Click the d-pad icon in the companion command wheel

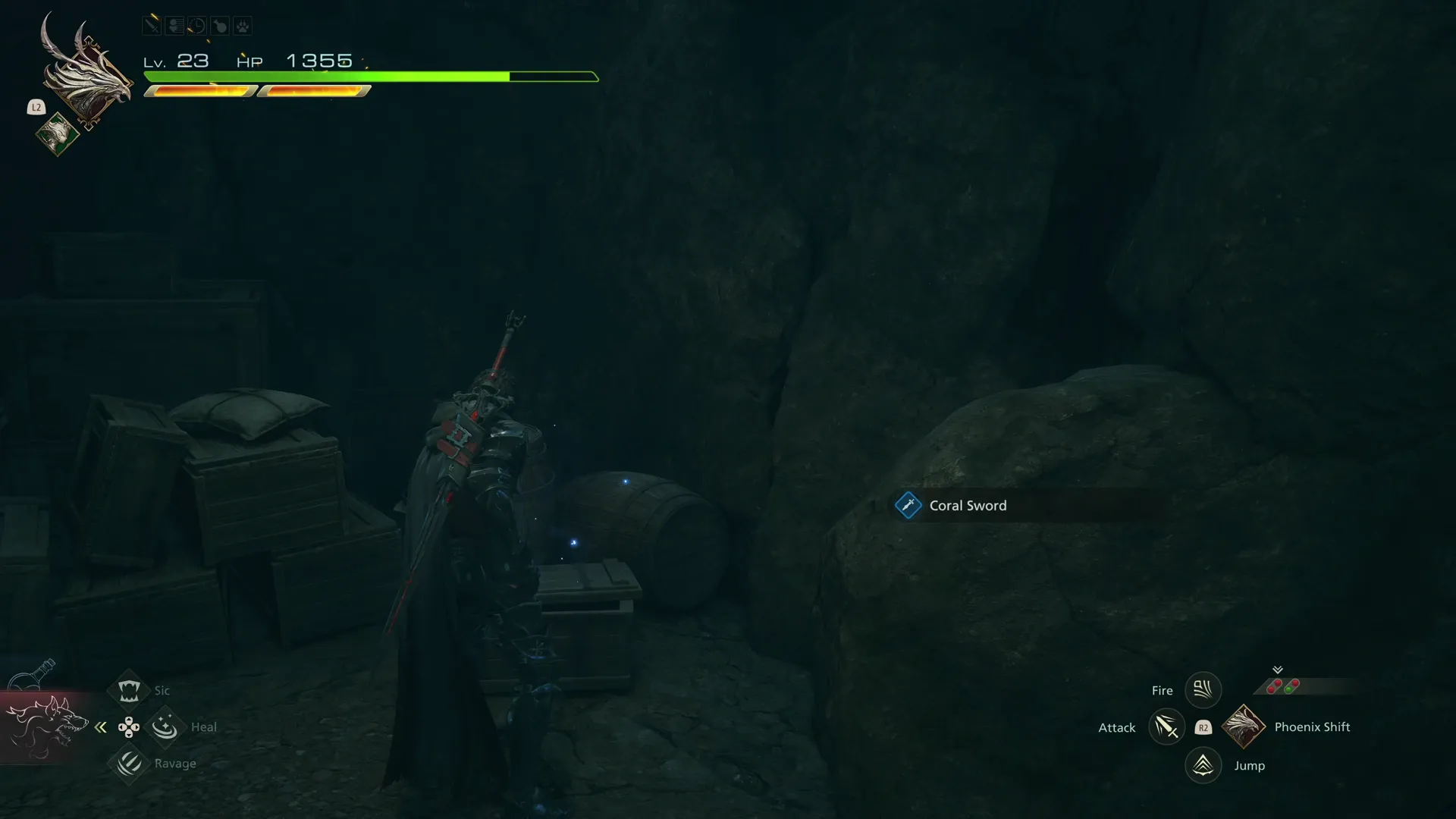[129, 726]
